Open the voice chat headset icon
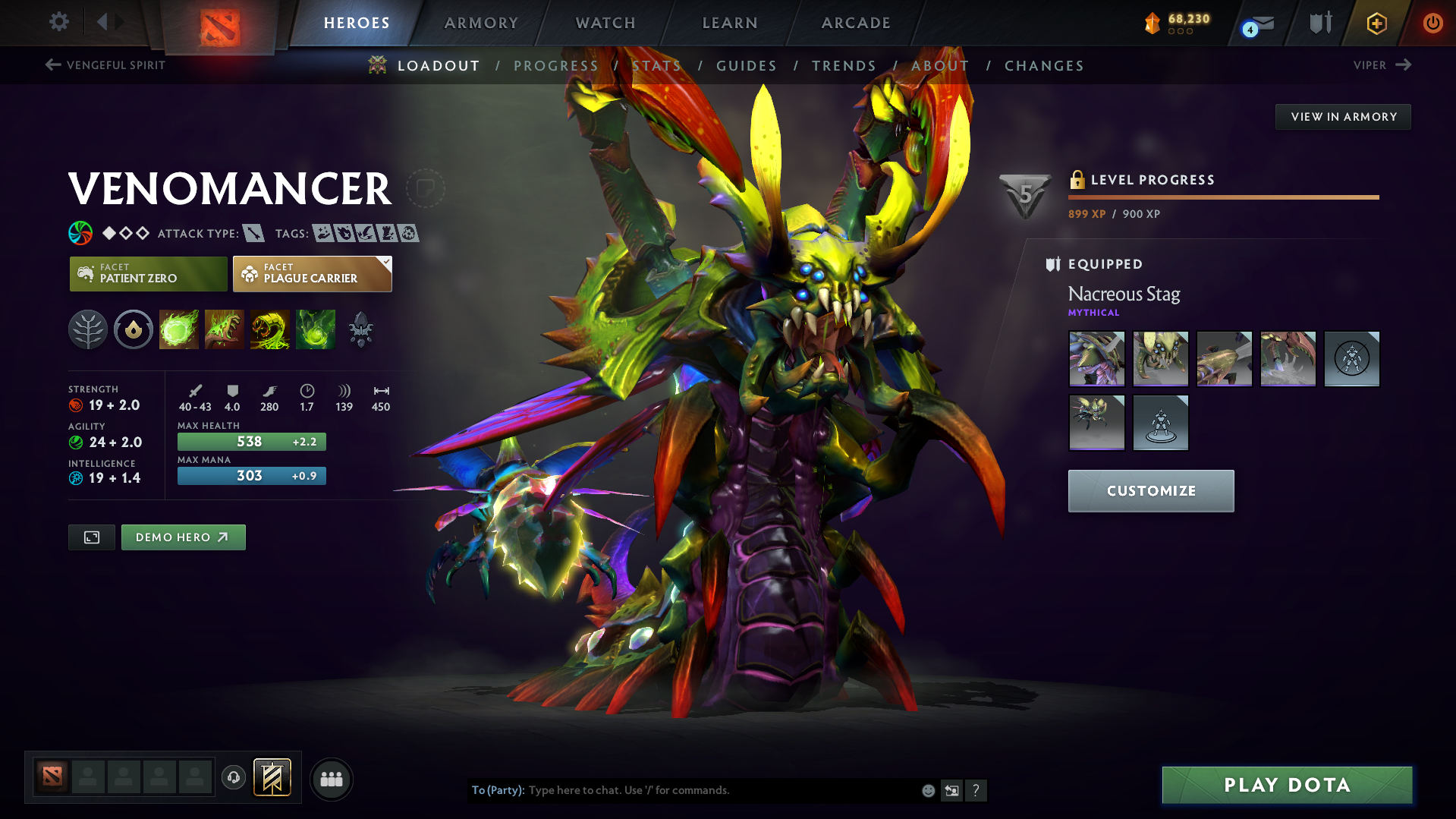Image resolution: width=1456 pixels, height=819 pixels. tap(234, 778)
